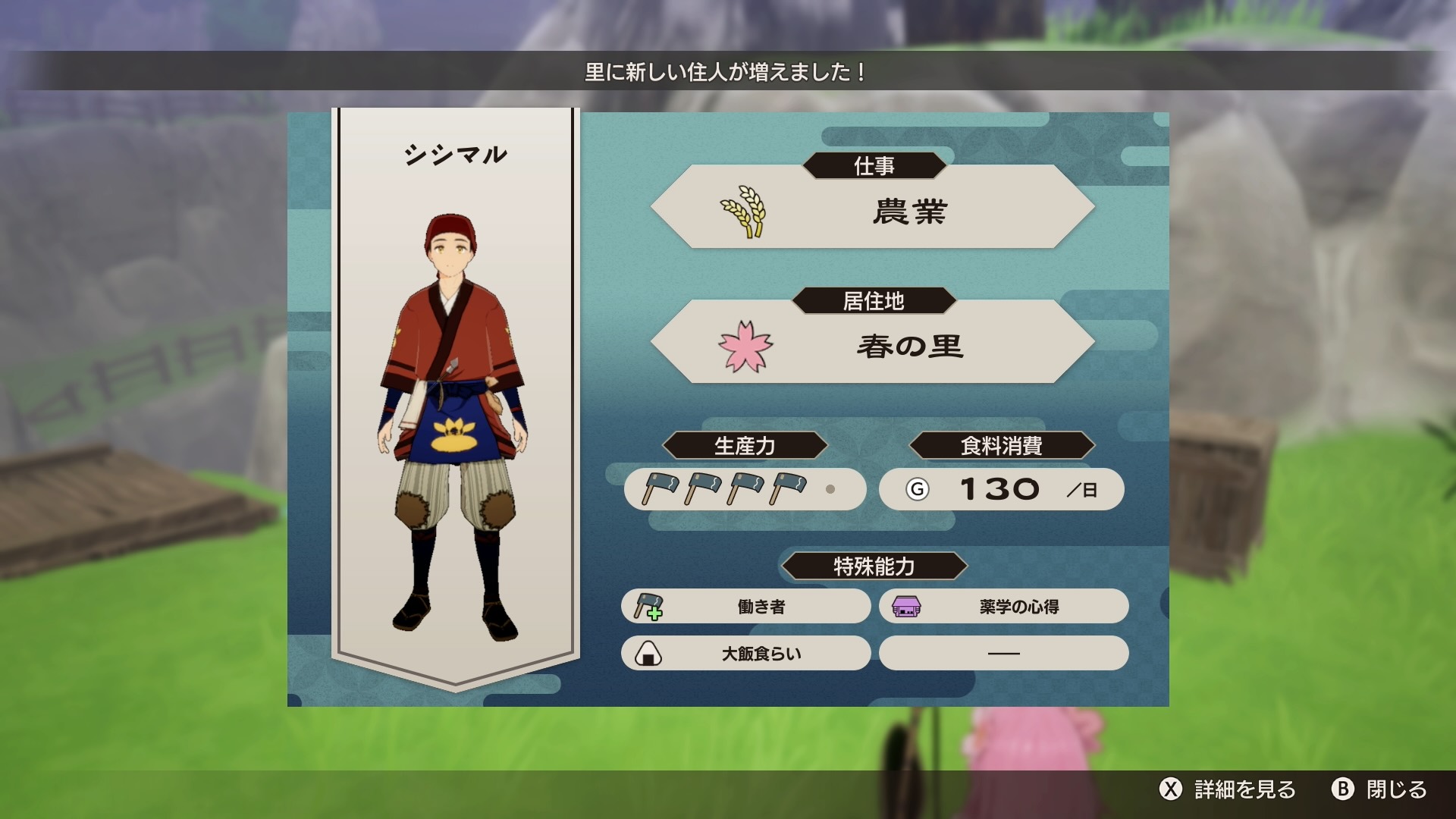The image size is (1456, 819).
Task: Select the hammer-plus icon beside 働き者
Action: [649, 606]
